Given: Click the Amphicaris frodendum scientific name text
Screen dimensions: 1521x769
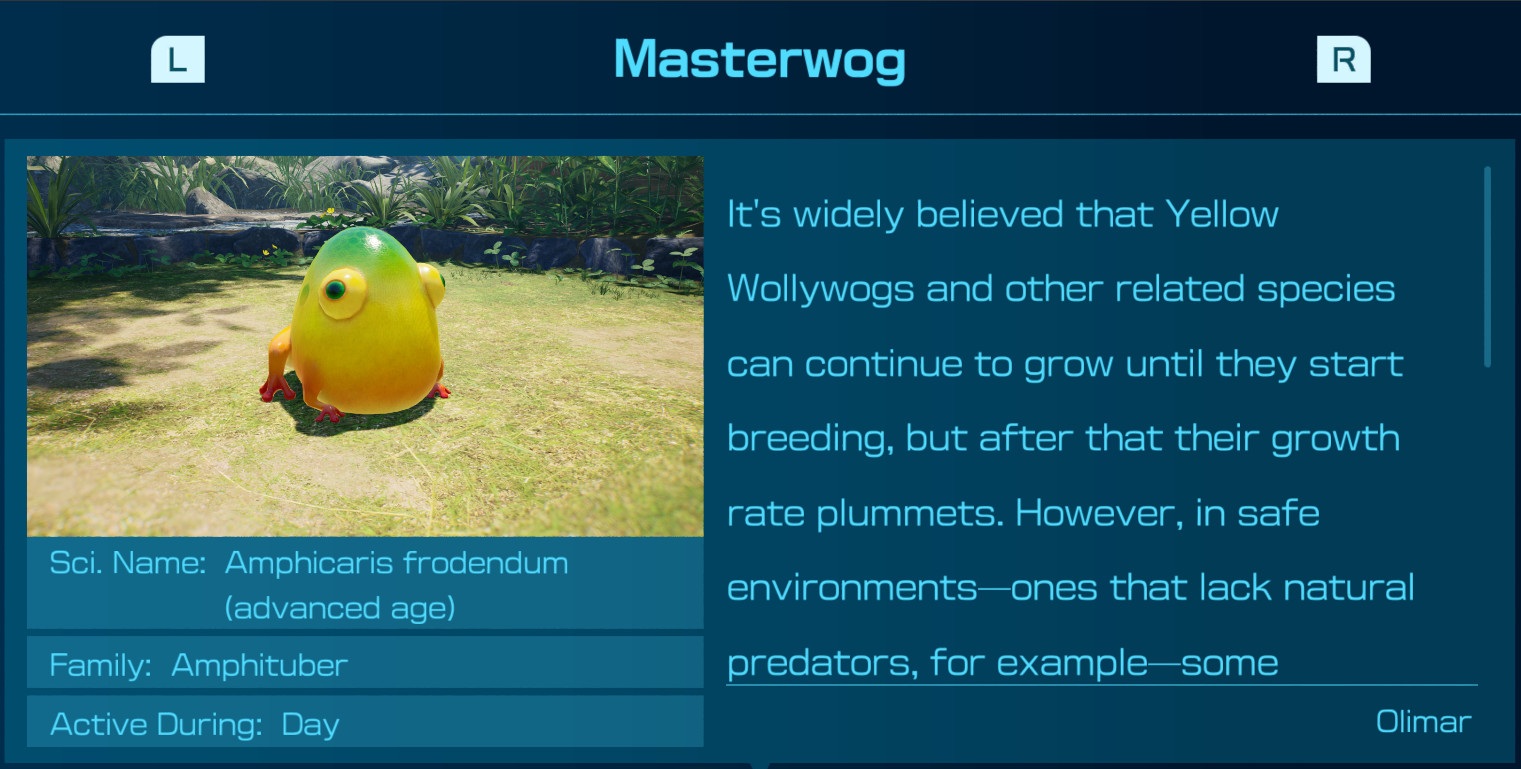Looking at the screenshot, I should 397,562.
